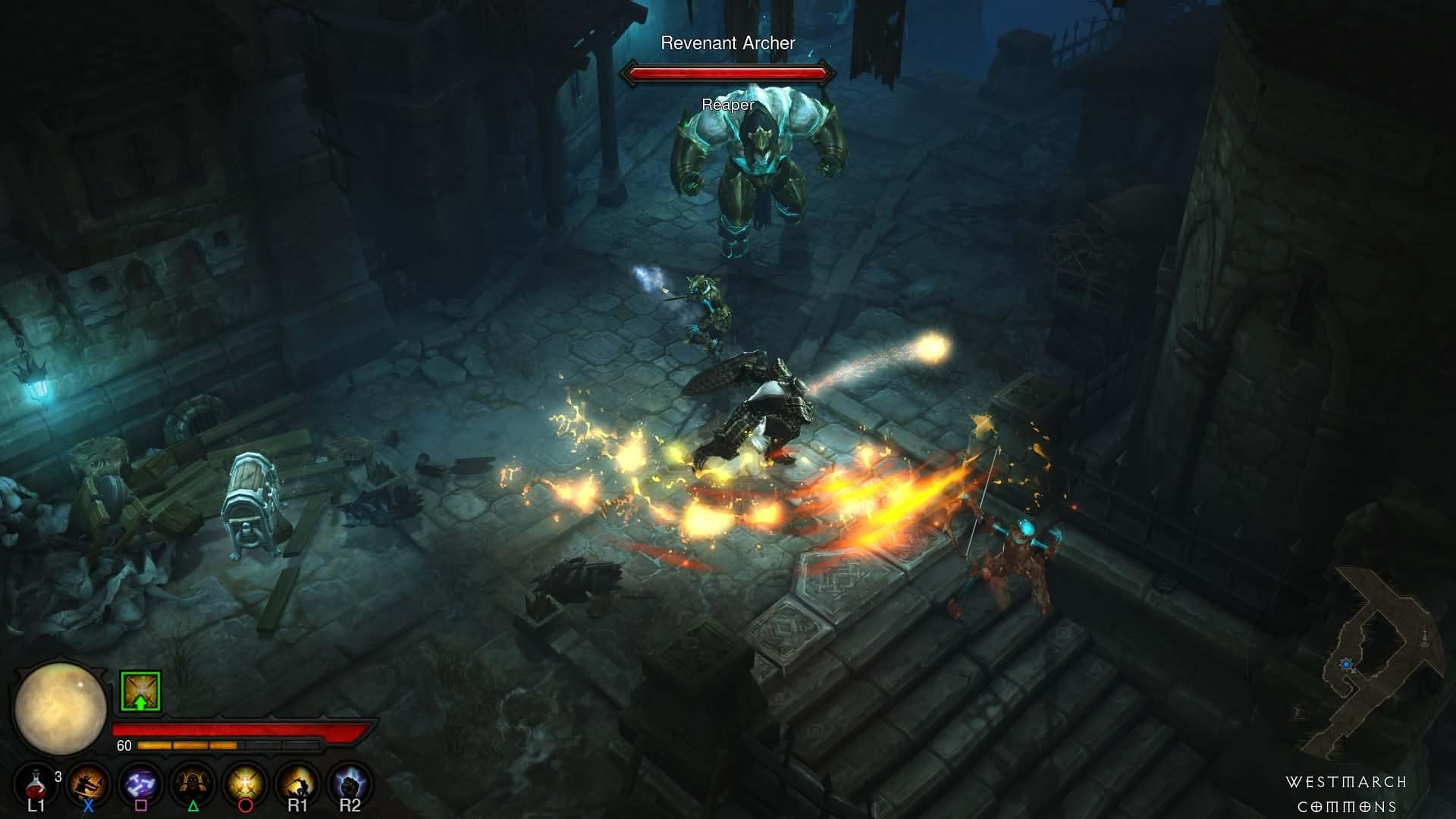Select the blue player marker on the minimap

1347,664
